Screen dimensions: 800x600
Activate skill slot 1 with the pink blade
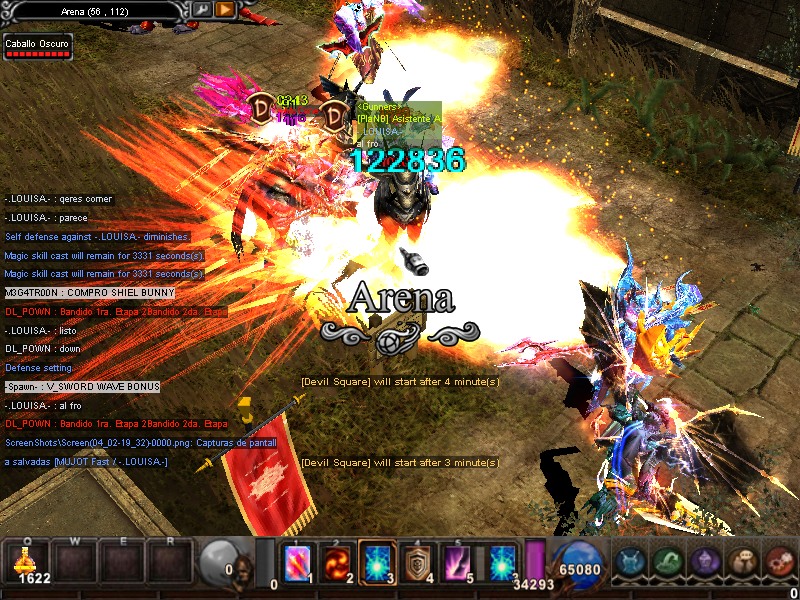click(298, 564)
